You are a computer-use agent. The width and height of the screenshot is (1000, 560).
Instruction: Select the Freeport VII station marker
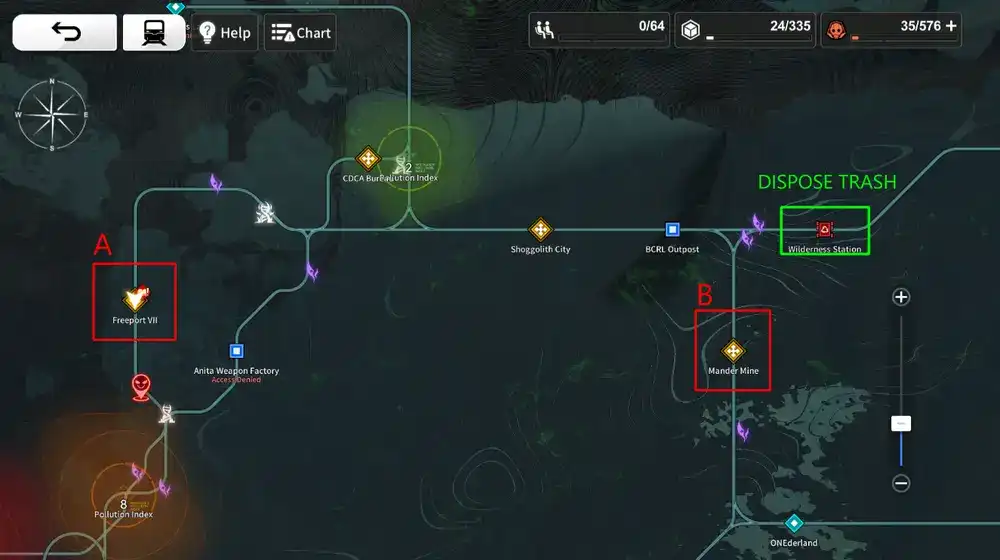click(x=135, y=298)
